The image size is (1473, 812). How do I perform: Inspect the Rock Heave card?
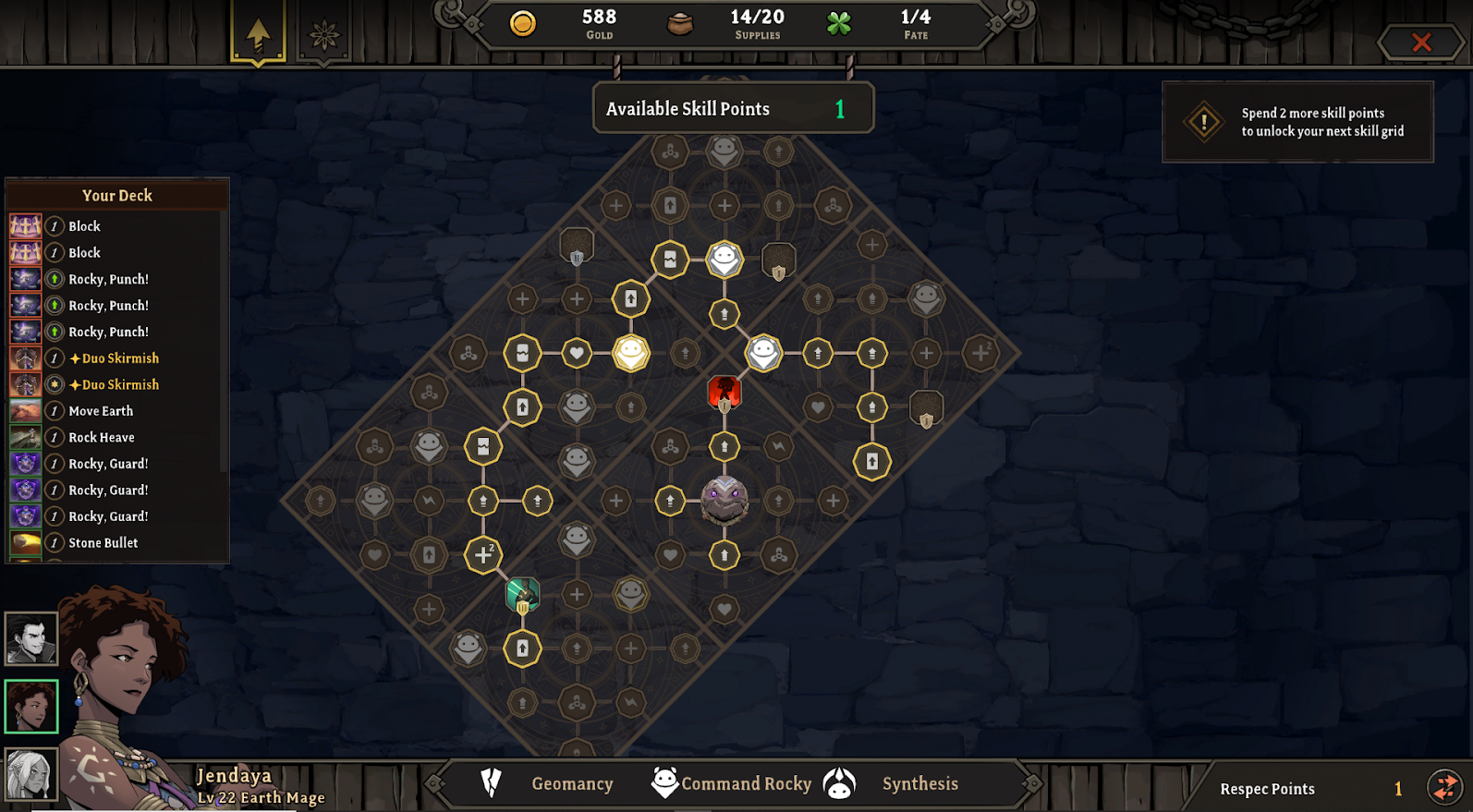pyautogui.click(x=102, y=437)
